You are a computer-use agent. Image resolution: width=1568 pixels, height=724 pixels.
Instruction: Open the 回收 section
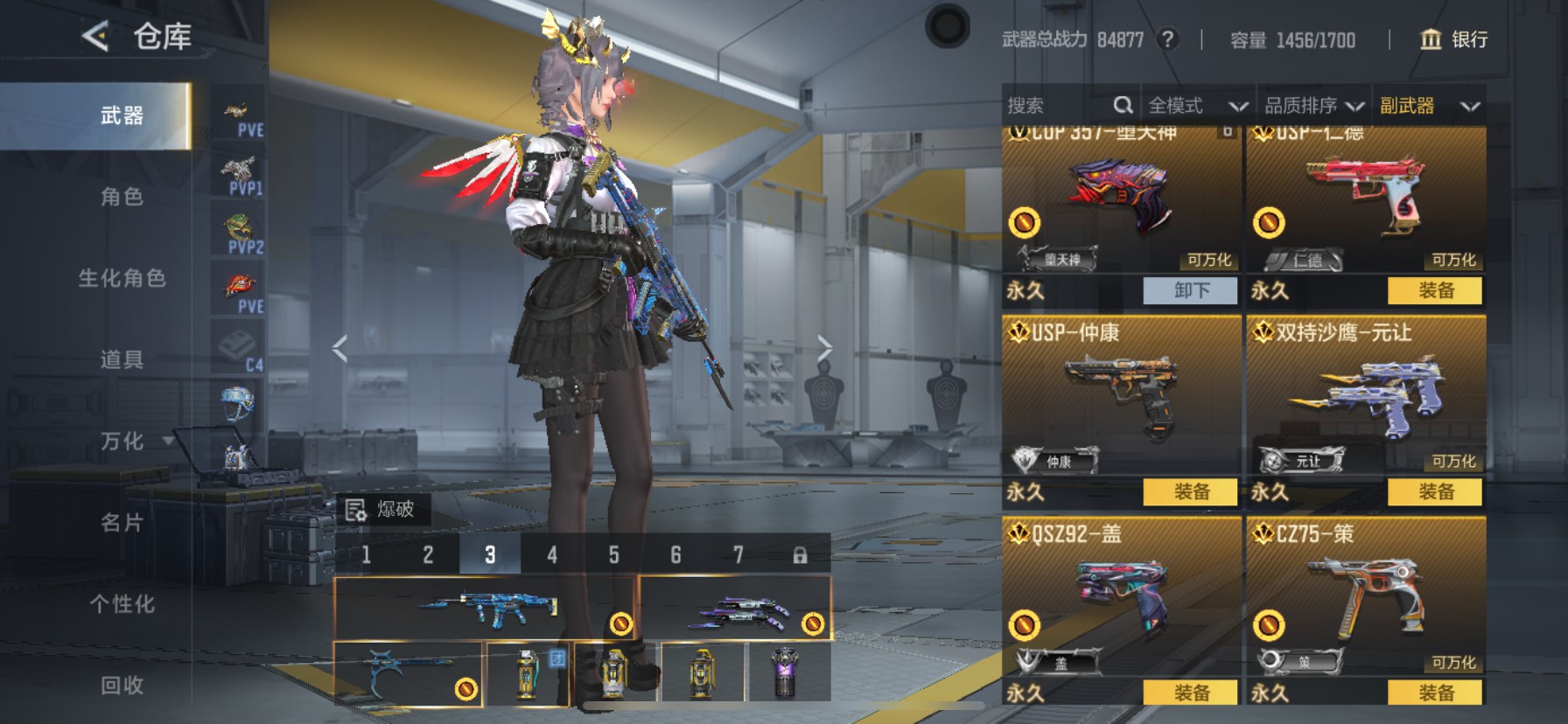122,686
